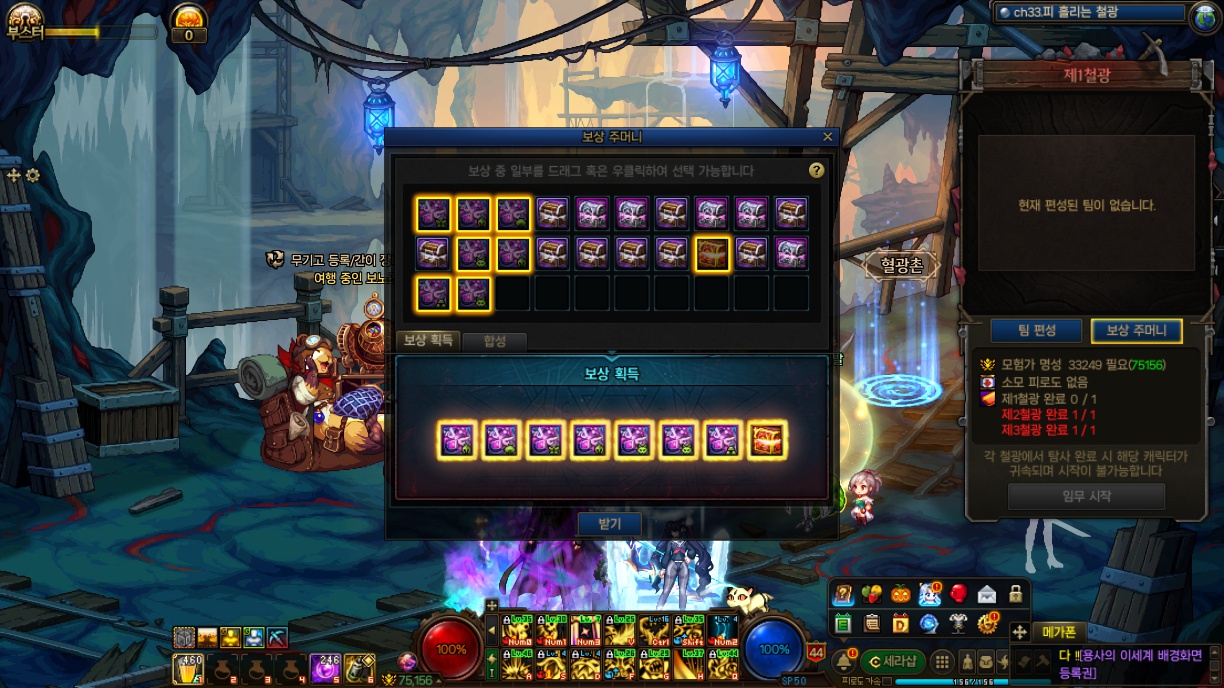Open the 세라샵 cash shop

[x=892, y=661]
